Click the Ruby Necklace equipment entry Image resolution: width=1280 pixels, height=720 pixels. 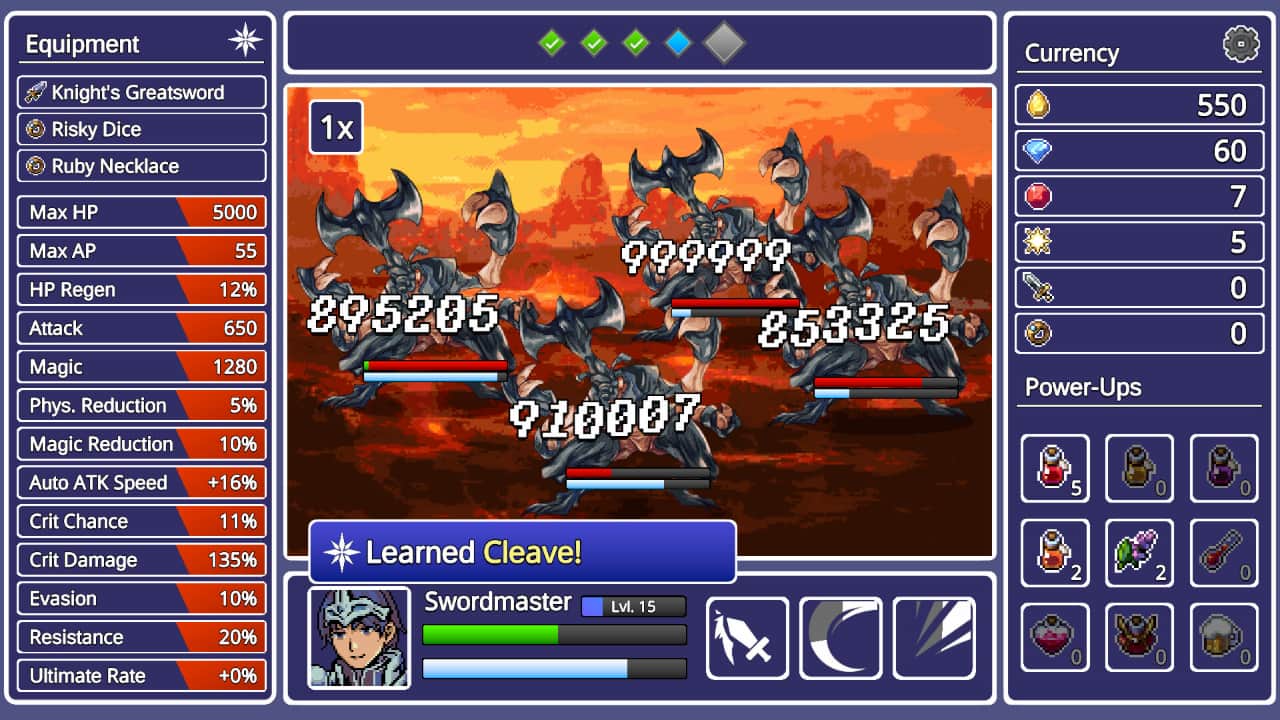coord(140,166)
